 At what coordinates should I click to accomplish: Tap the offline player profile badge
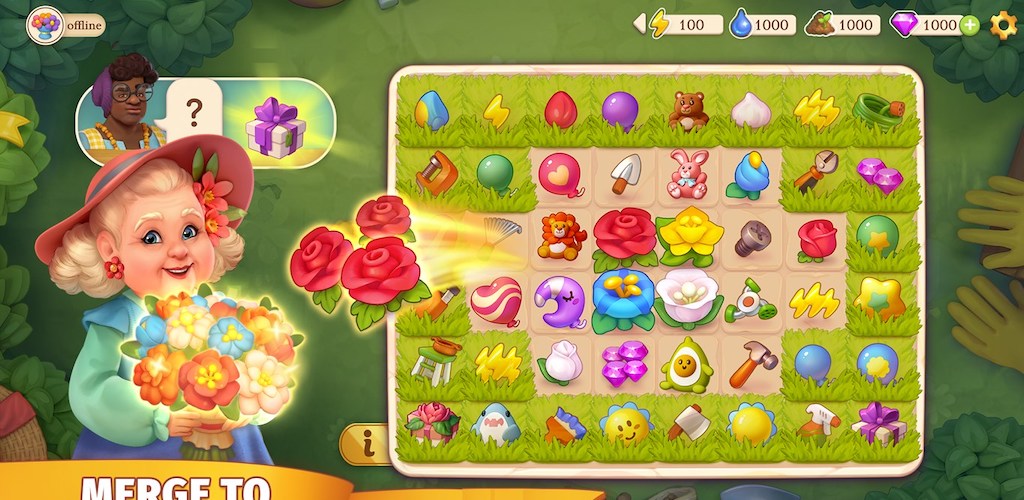(x=66, y=25)
